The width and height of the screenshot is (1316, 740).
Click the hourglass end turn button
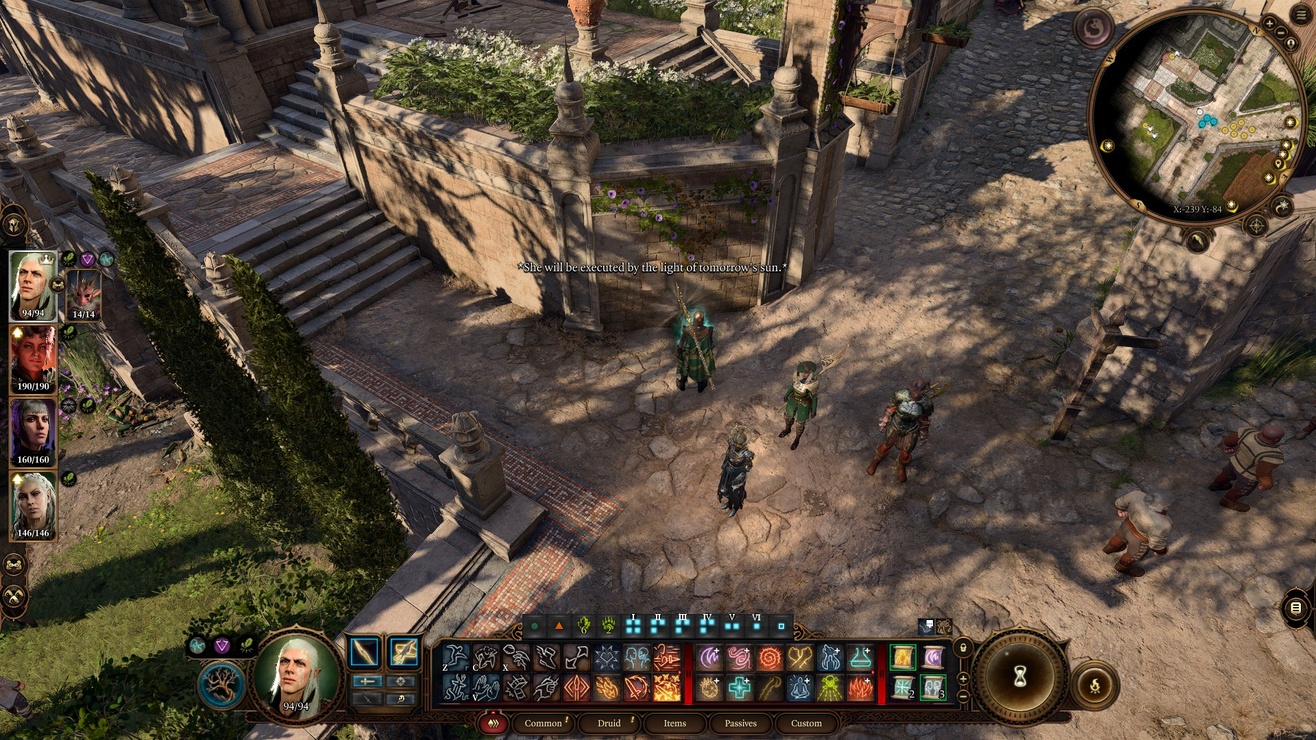(x=1020, y=677)
